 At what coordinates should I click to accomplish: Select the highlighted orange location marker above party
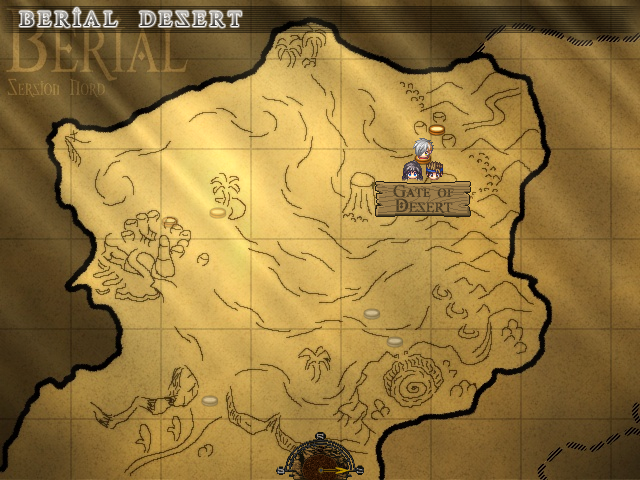tap(437, 129)
